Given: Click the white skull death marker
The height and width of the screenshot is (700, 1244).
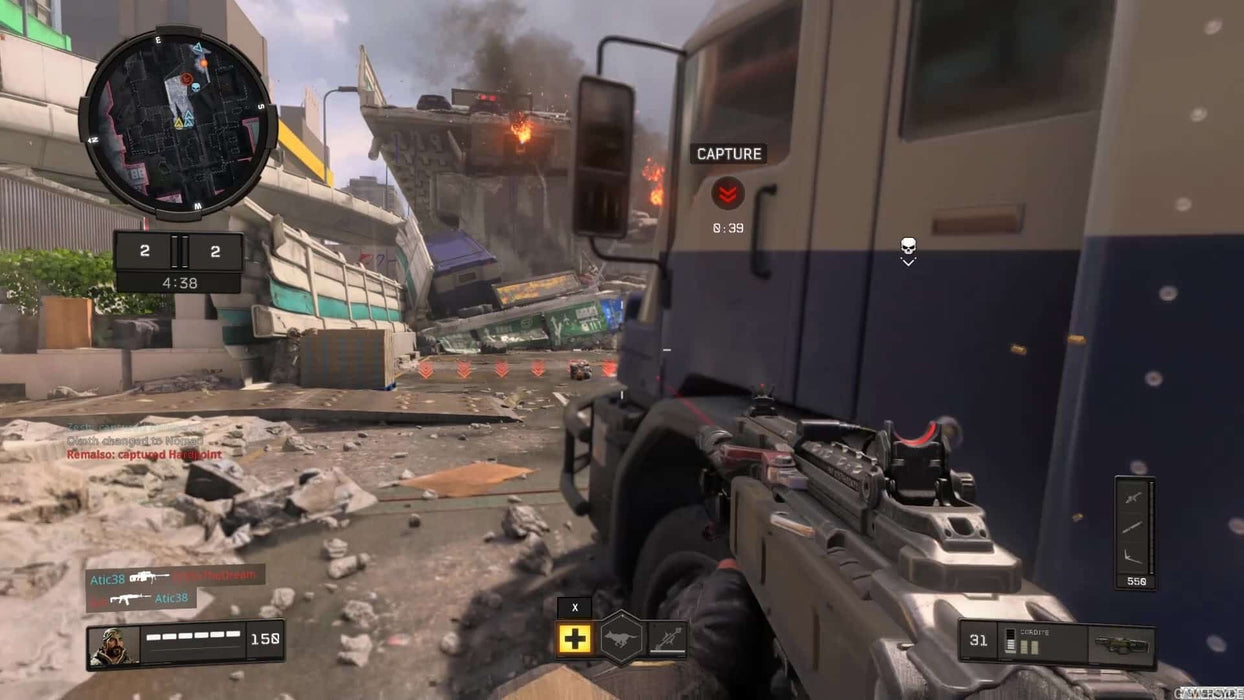Looking at the screenshot, I should [x=908, y=246].
